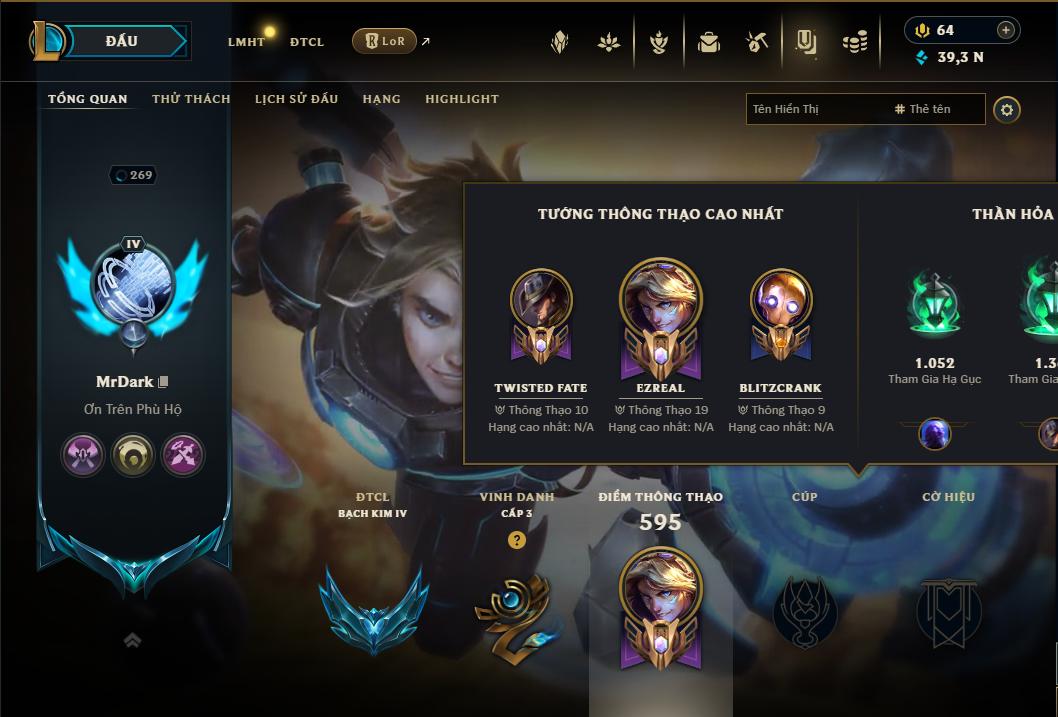Switch to the ĐTCL game mode
The width and height of the screenshot is (1058, 717).
click(x=307, y=42)
